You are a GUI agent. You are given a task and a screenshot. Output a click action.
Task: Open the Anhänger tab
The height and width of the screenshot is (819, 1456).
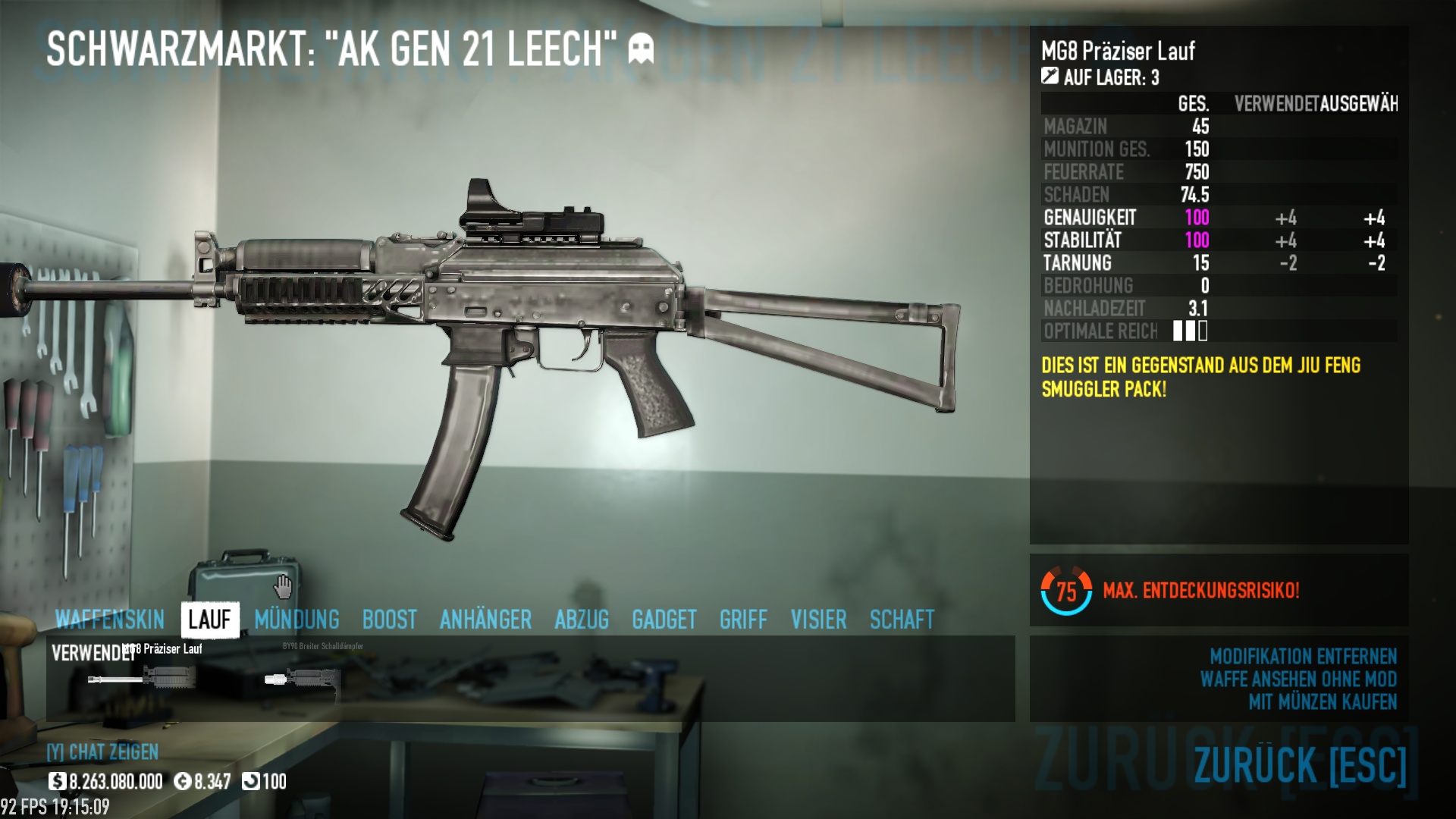click(485, 620)
